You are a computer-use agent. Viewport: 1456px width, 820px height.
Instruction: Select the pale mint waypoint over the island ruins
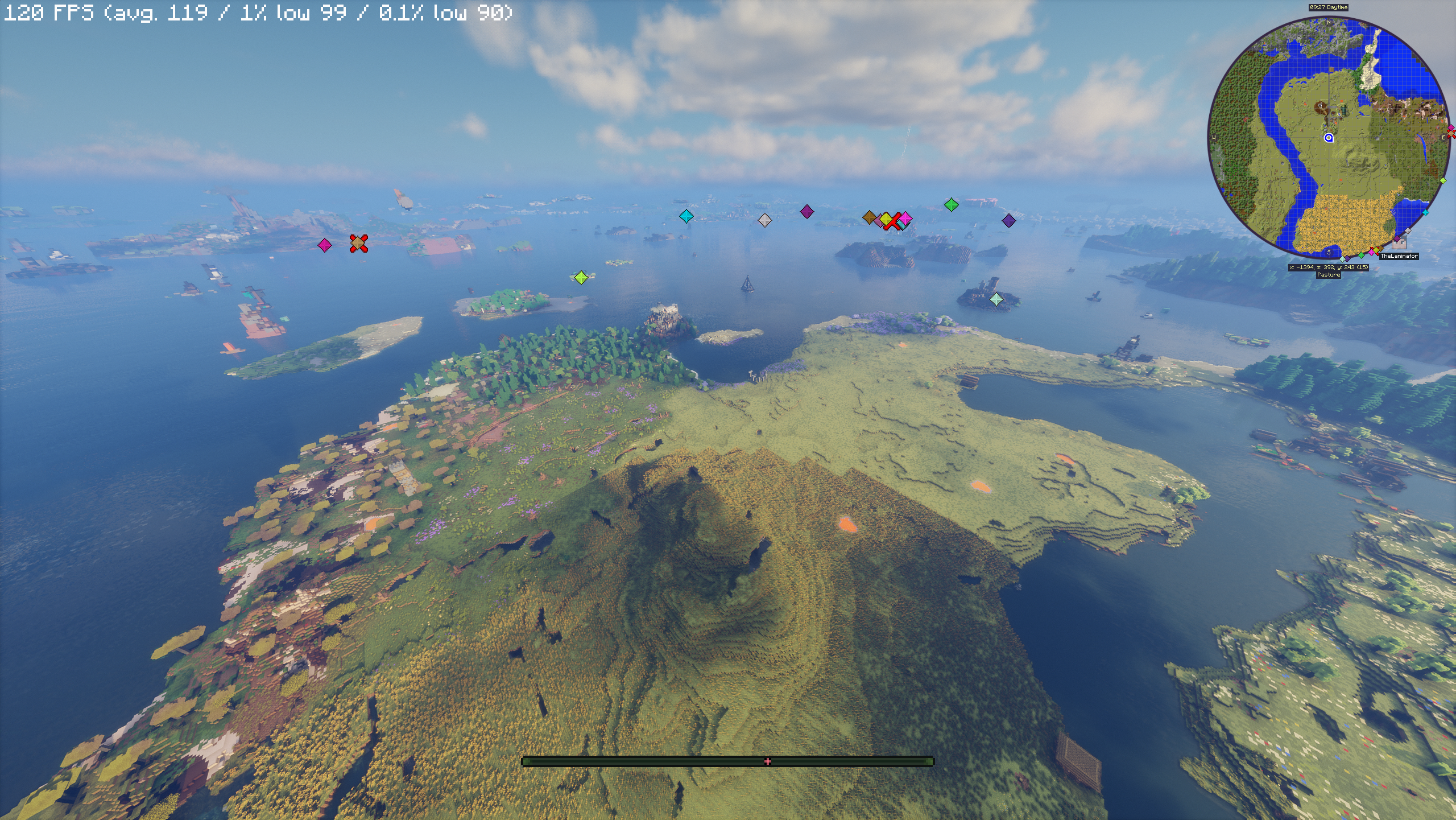click(x=996, y=299)
